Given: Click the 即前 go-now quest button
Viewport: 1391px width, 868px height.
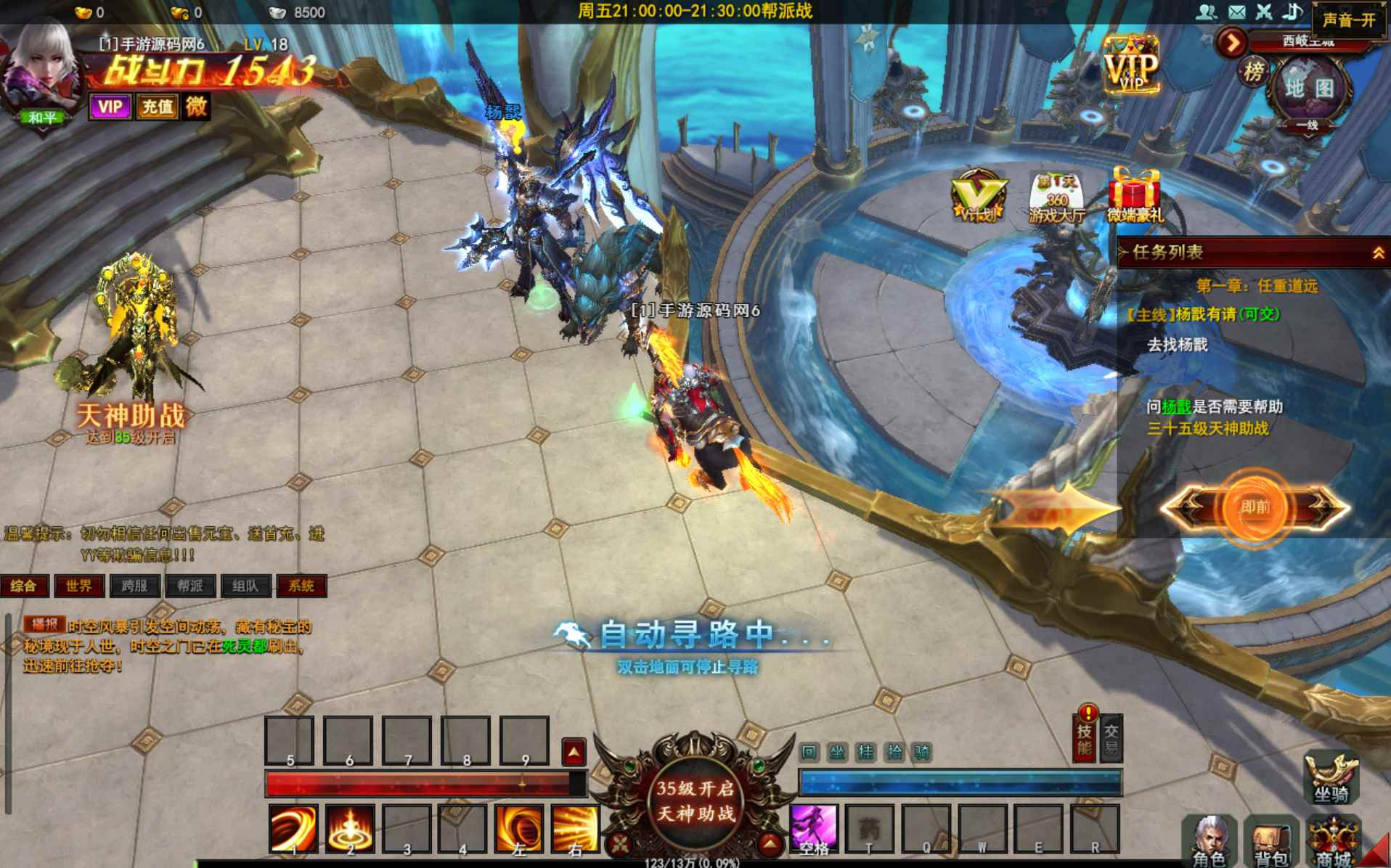Looking at the screenshot, I should tap(1255, 507).
